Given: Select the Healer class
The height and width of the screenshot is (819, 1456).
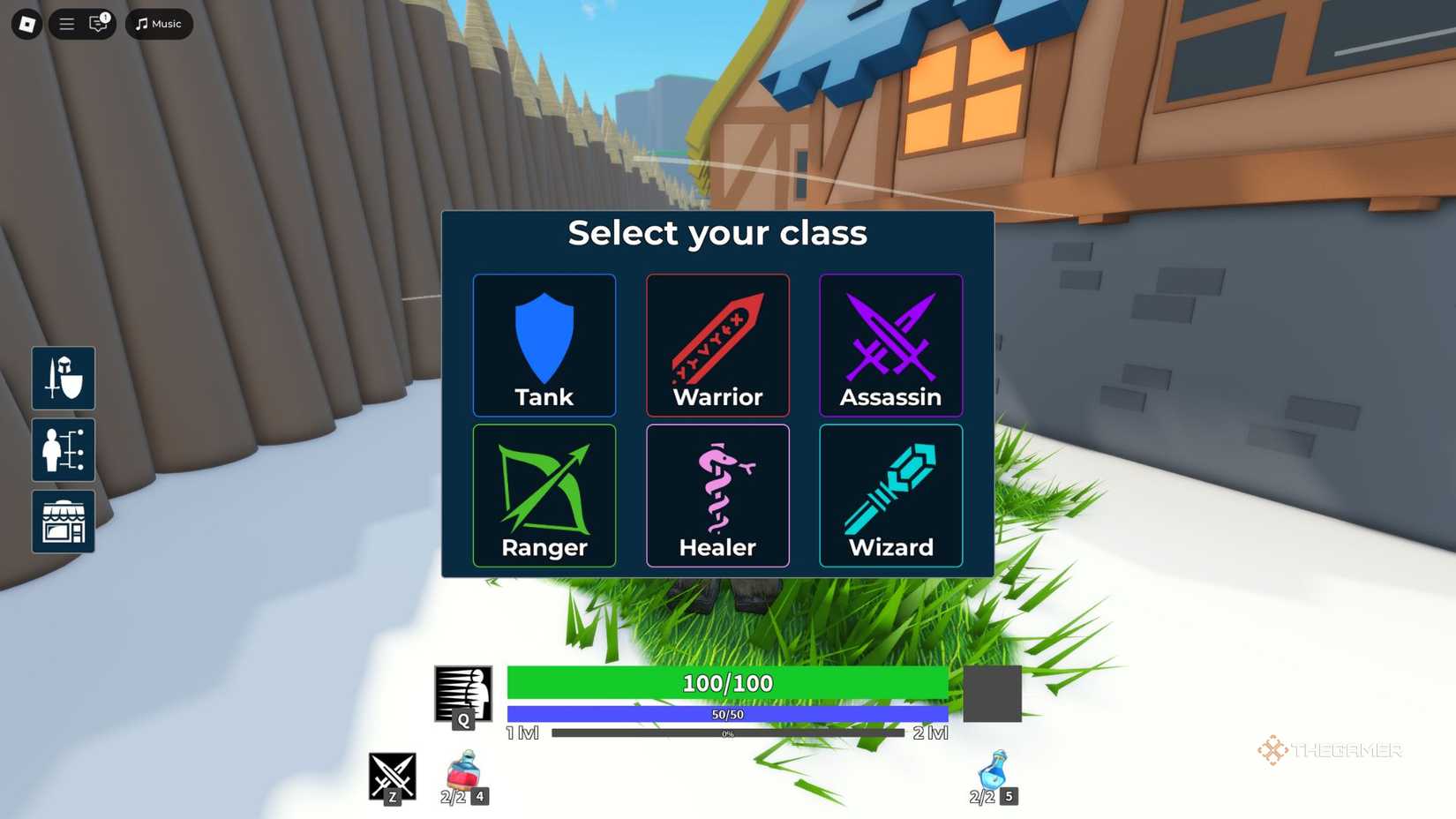Looking at the screenshot, I should pos(717,495).
